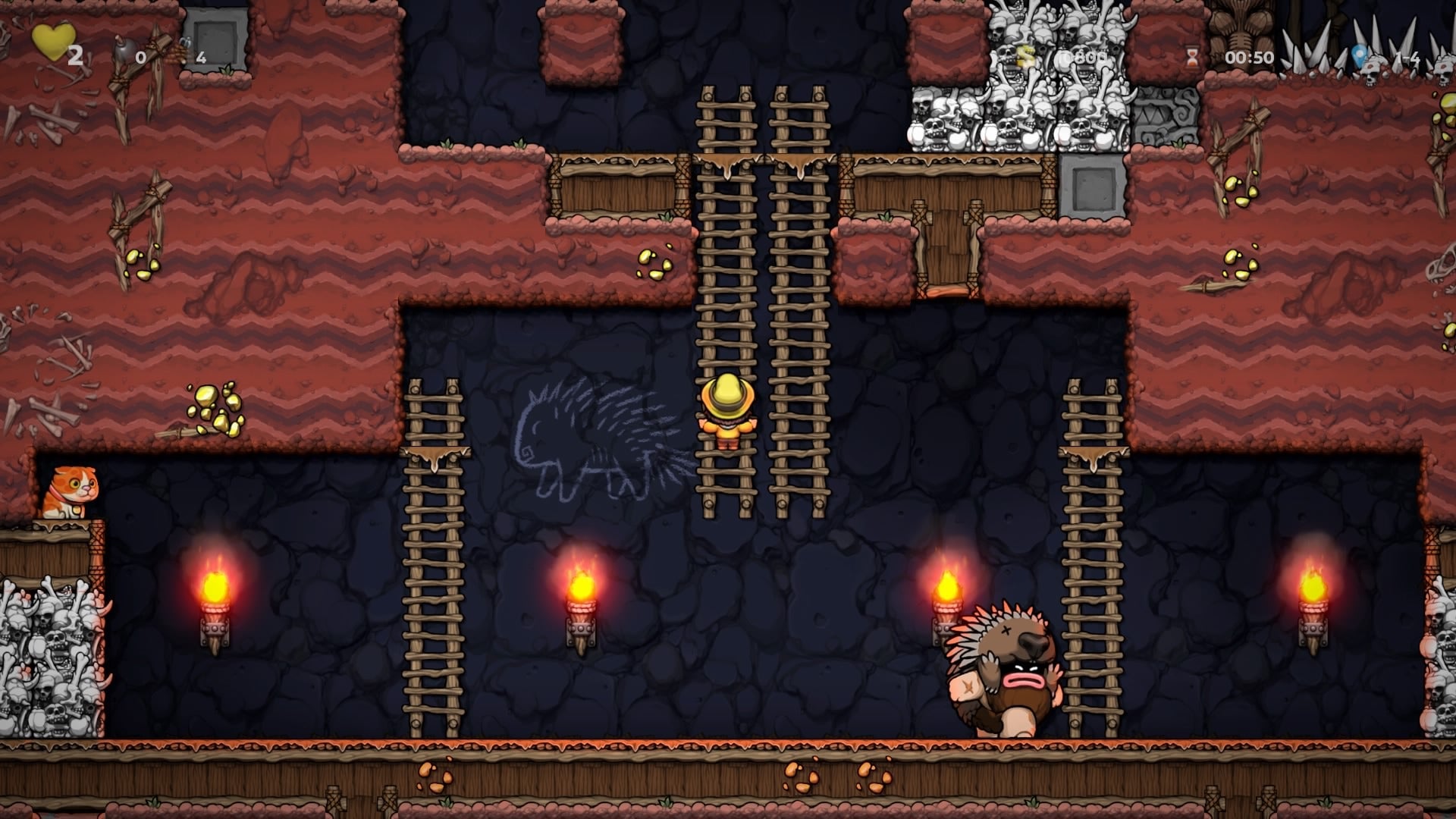Image resolution: width=1456 pixels, height=819 pixels.
Task: Click the health counter showing 2
Action: 75,55
